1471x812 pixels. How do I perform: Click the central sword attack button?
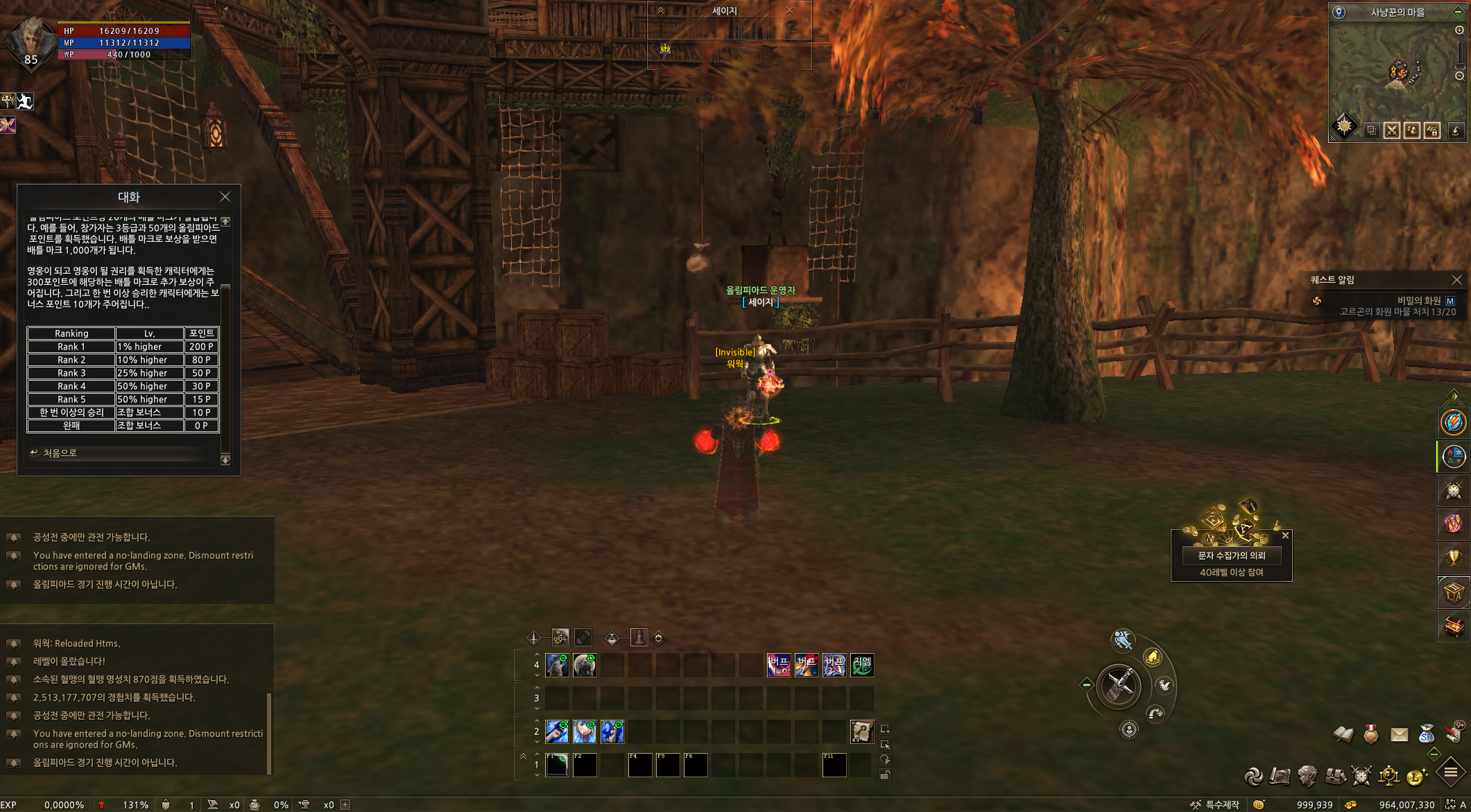pos(1119,686)
